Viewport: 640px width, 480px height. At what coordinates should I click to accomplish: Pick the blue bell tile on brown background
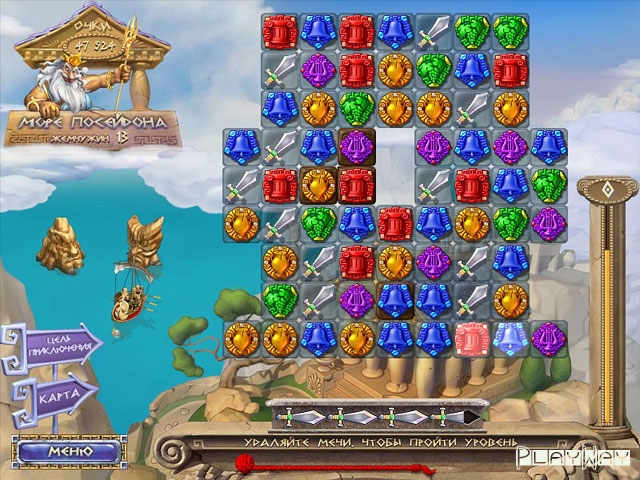pyautogui.click(x=394, y=298)
